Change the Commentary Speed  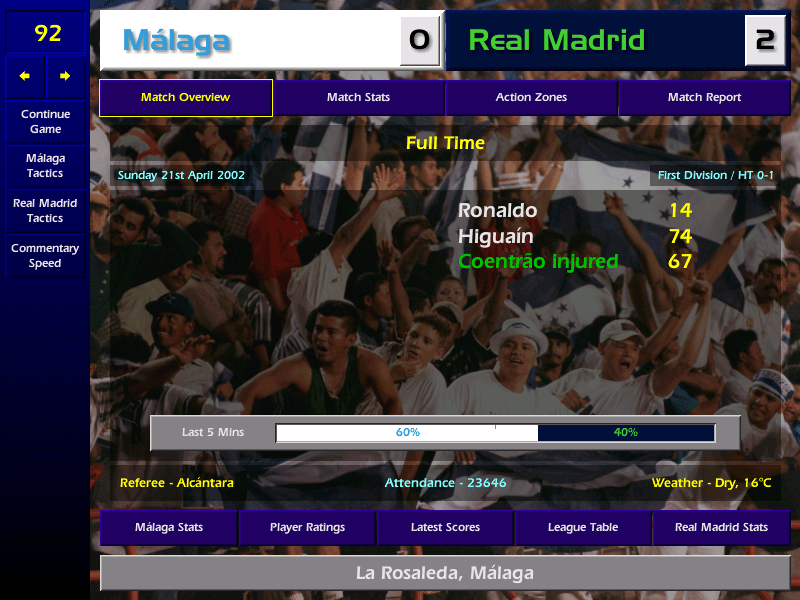pyautogui.click(x=45, y=256)
